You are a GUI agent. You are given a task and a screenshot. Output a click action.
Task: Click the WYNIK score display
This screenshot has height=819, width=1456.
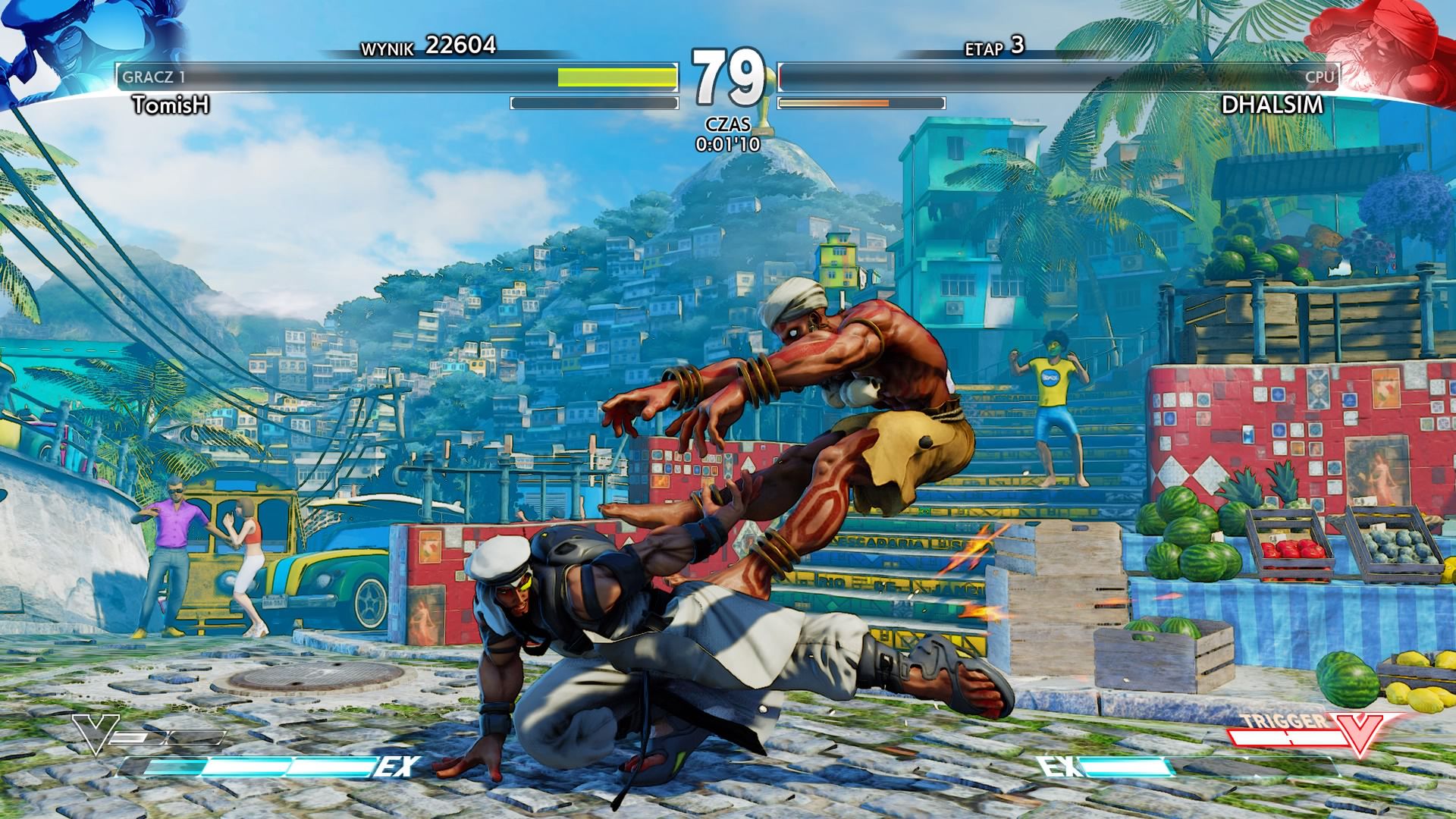[x=425, y=45]
